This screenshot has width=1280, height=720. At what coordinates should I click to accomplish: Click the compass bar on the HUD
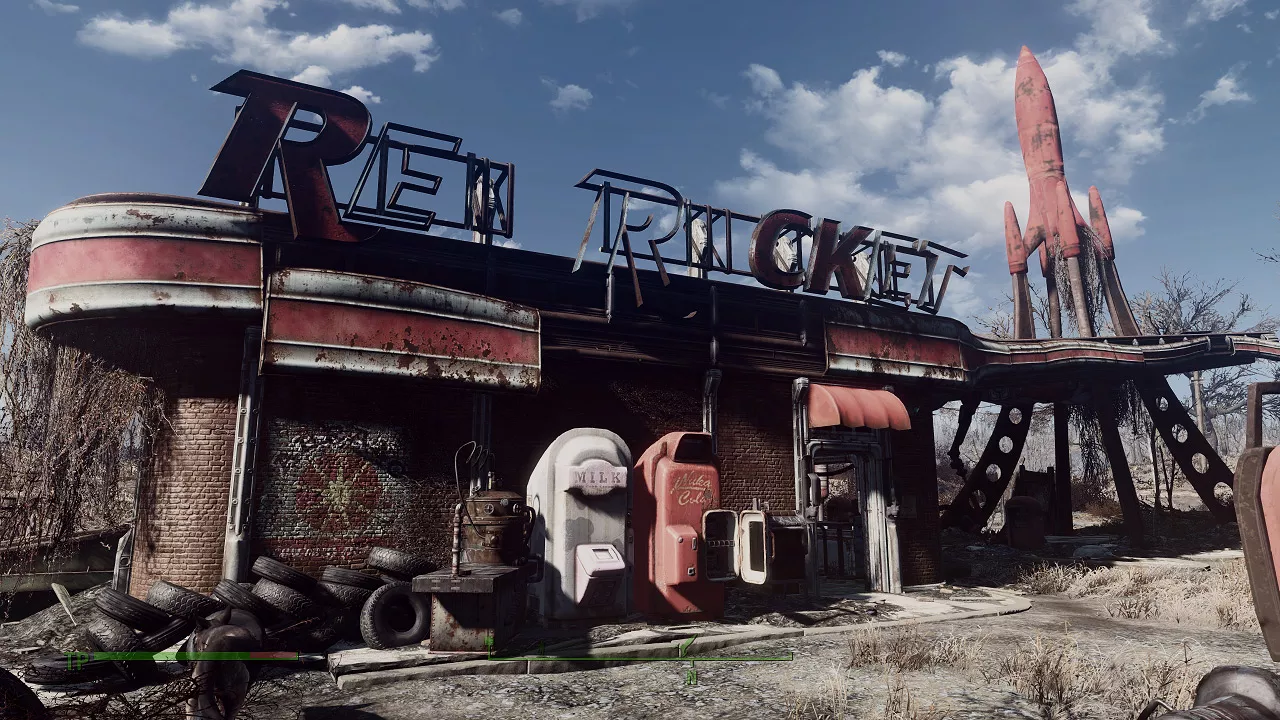pos(638,657)
